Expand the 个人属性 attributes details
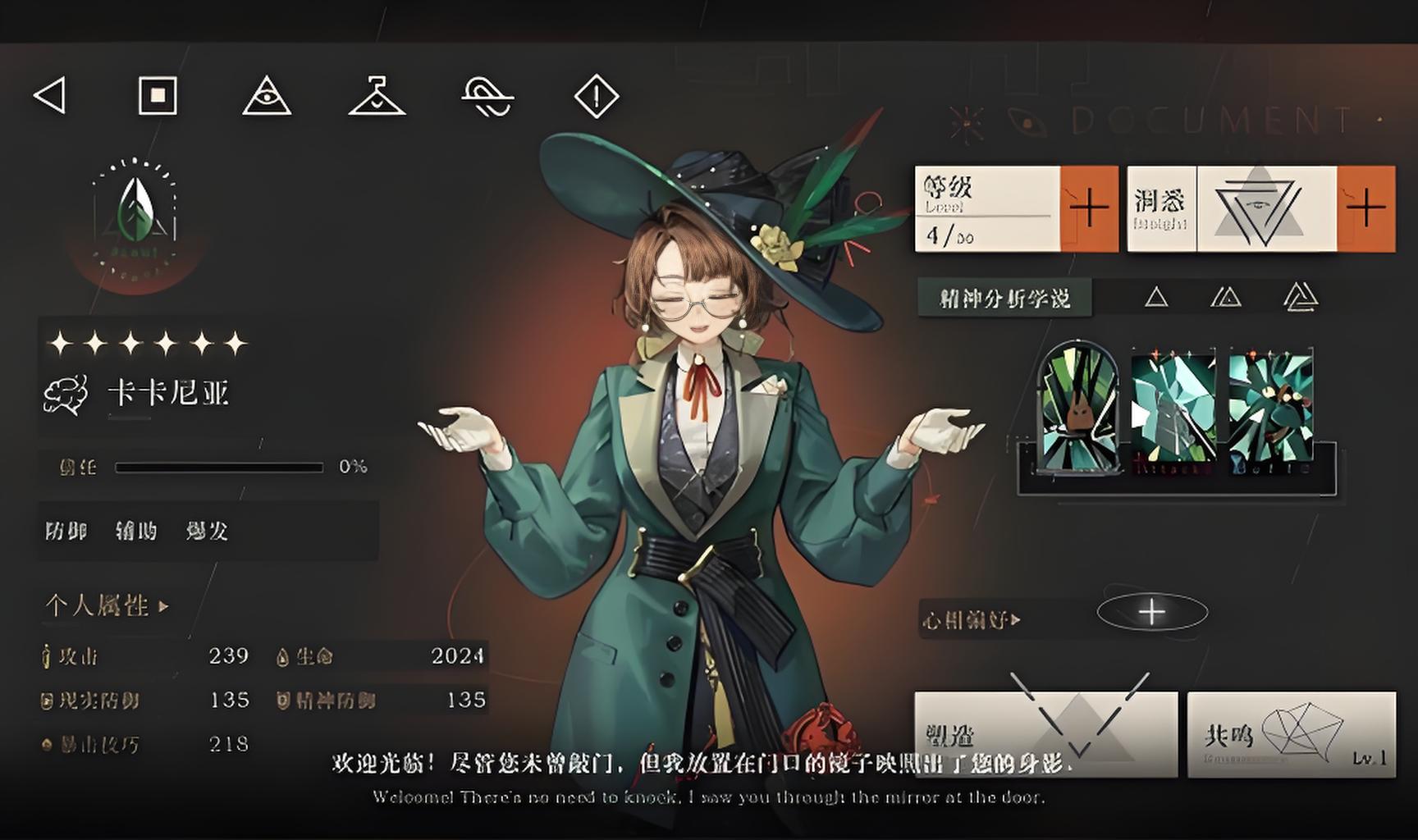 coord(107,606)
